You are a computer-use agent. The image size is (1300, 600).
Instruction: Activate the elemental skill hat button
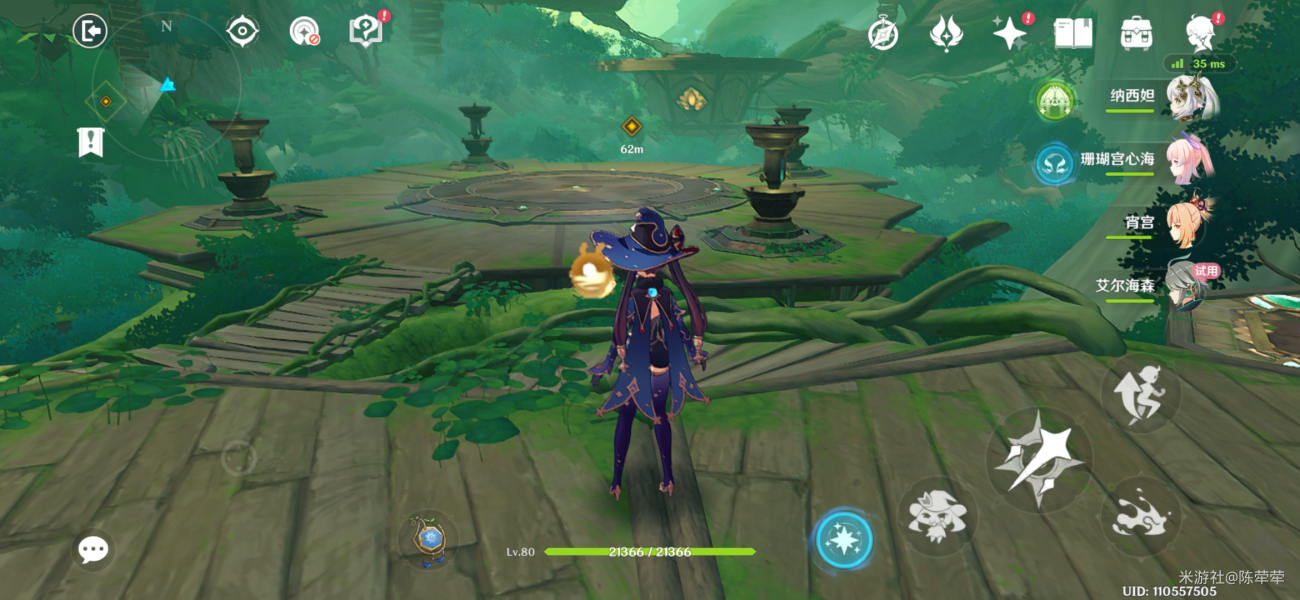point(937,516)
